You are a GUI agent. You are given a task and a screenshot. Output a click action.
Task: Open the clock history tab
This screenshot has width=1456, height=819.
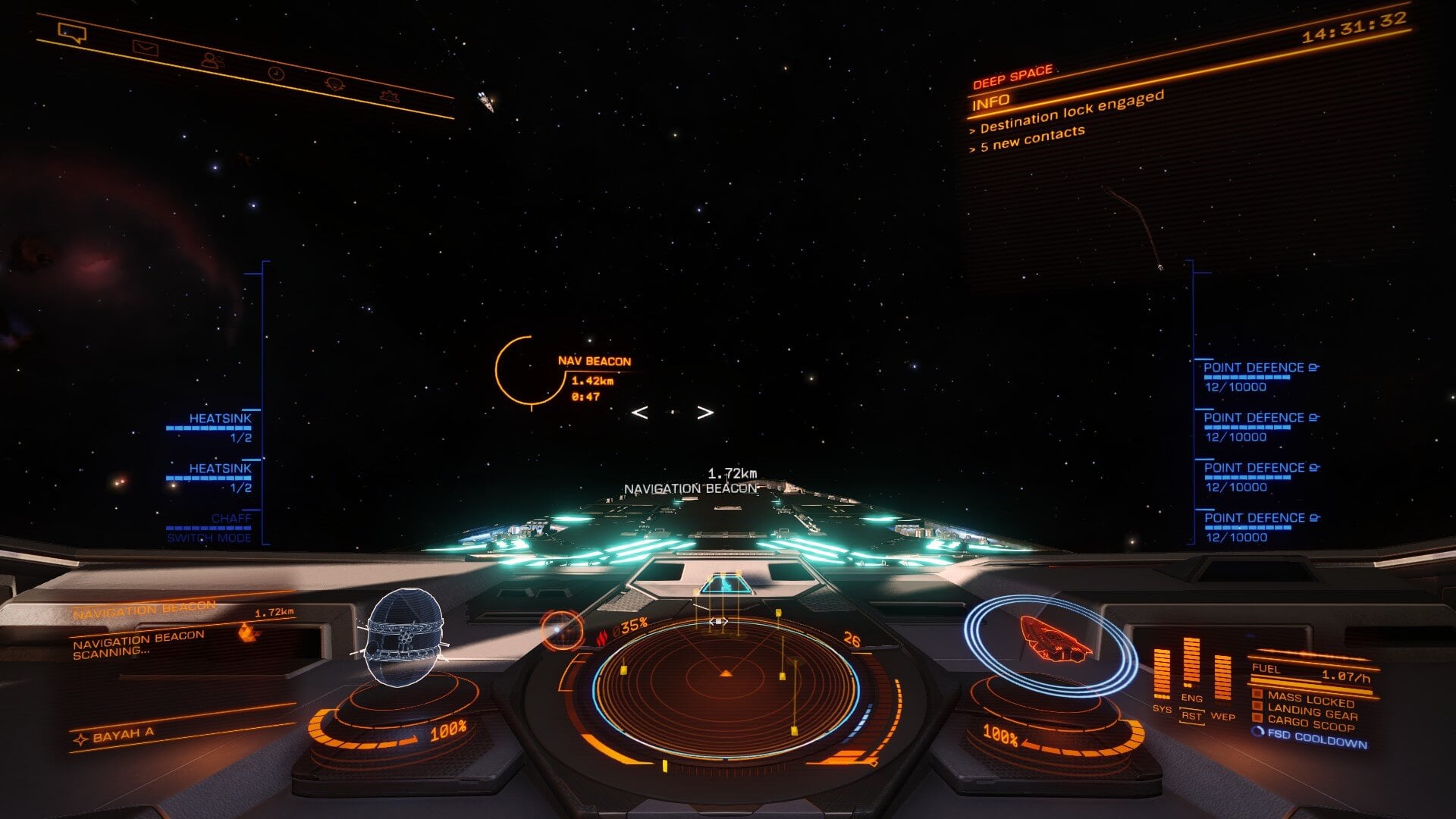click(x=276, y=73)
